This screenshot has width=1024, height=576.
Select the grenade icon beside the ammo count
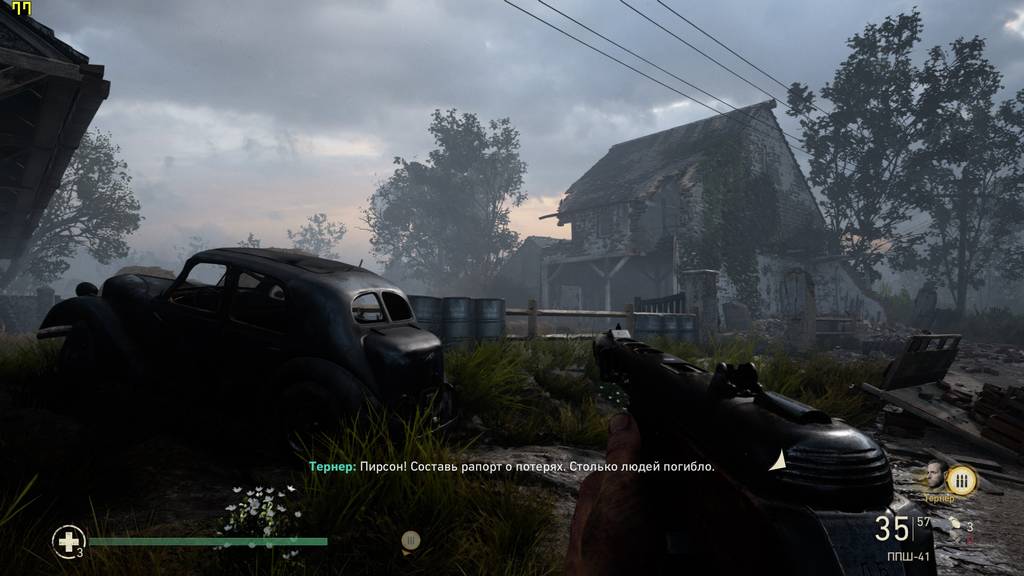tap(955, 523)
